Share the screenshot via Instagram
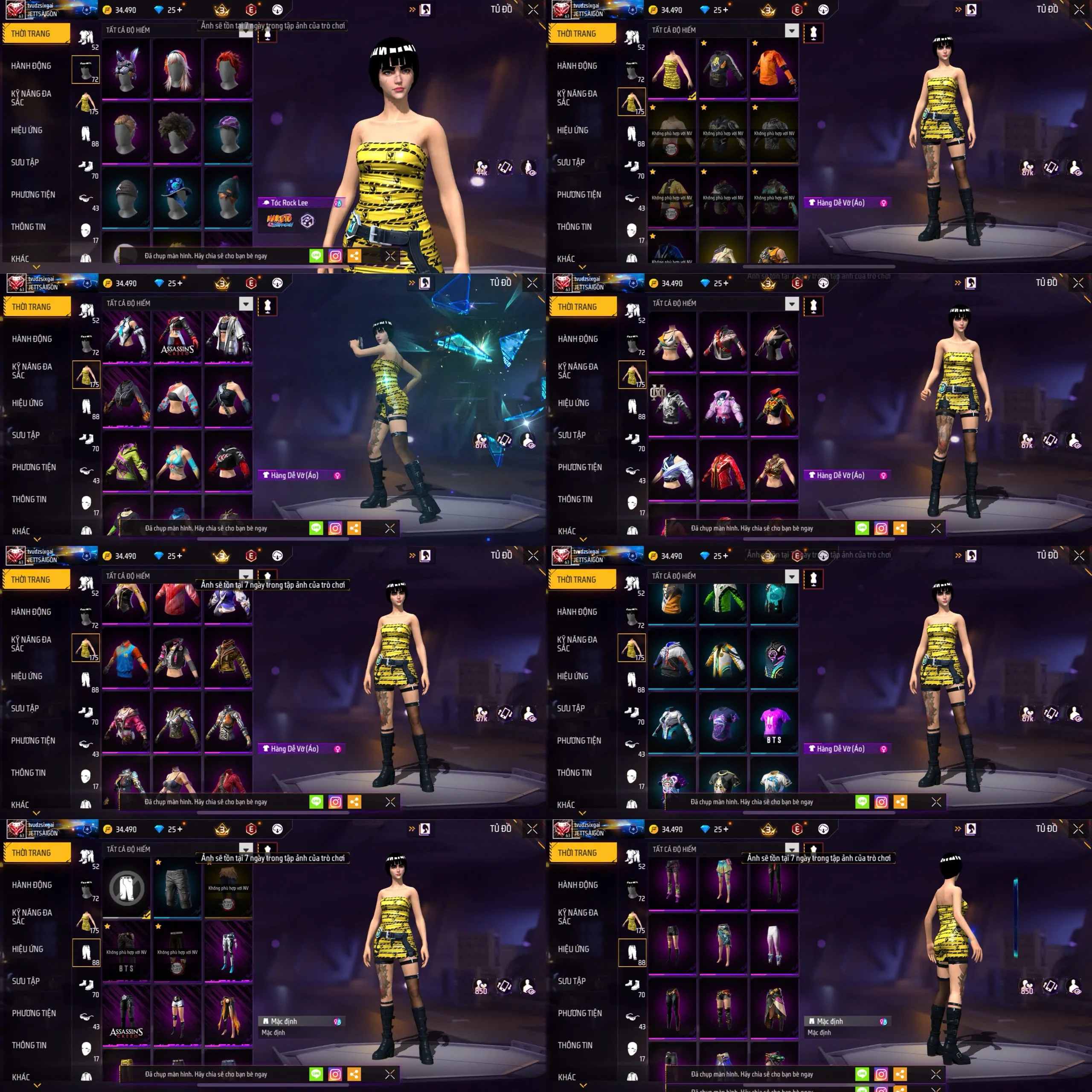 pos(336,256)
